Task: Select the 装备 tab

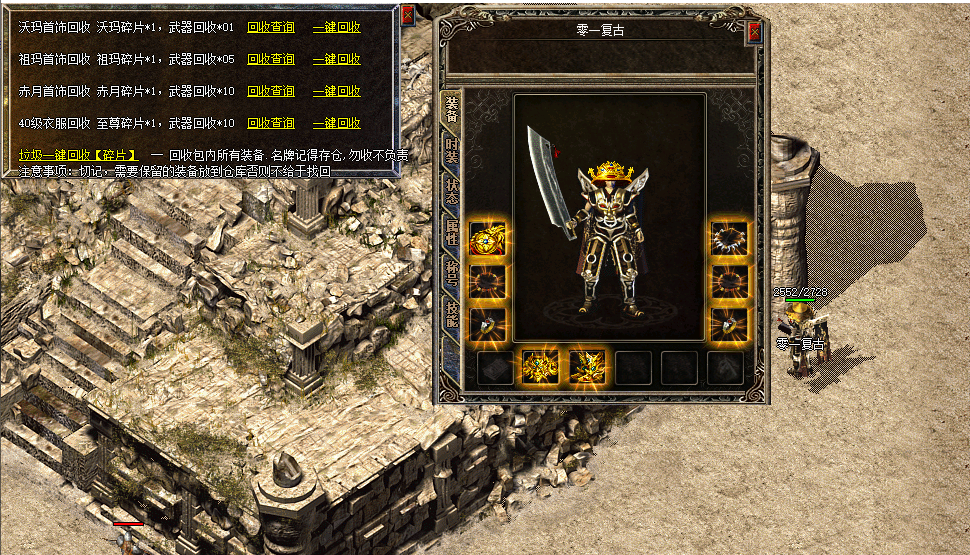Action: tap(452, 108)
